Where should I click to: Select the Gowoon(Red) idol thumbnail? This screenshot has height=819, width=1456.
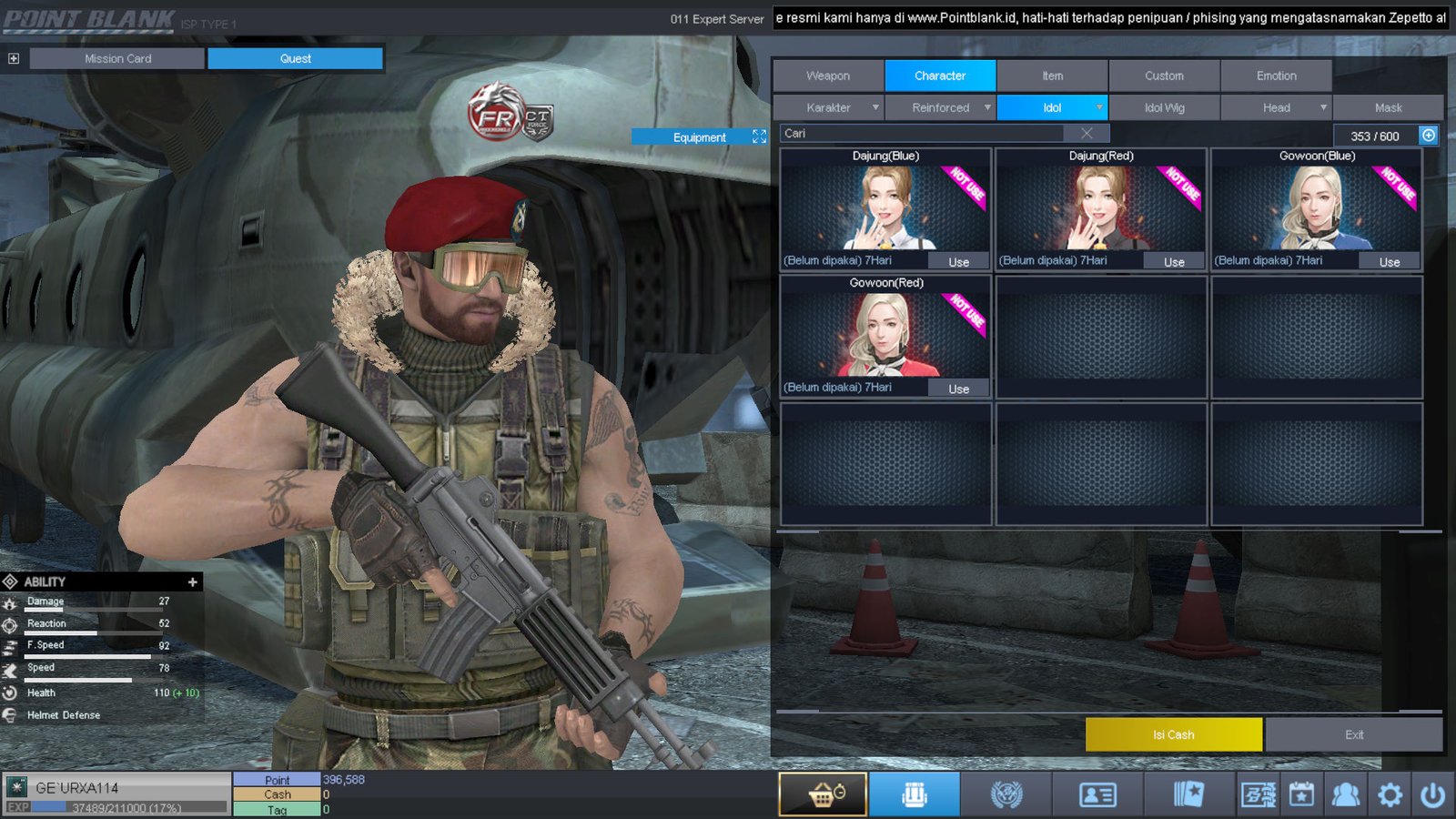point(885,334)
